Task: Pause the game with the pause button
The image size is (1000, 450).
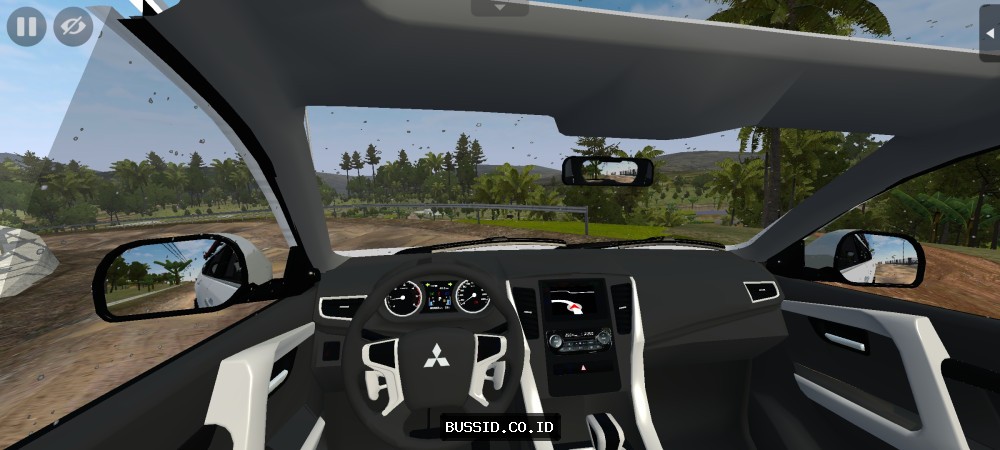Action: tap(26, 26)
